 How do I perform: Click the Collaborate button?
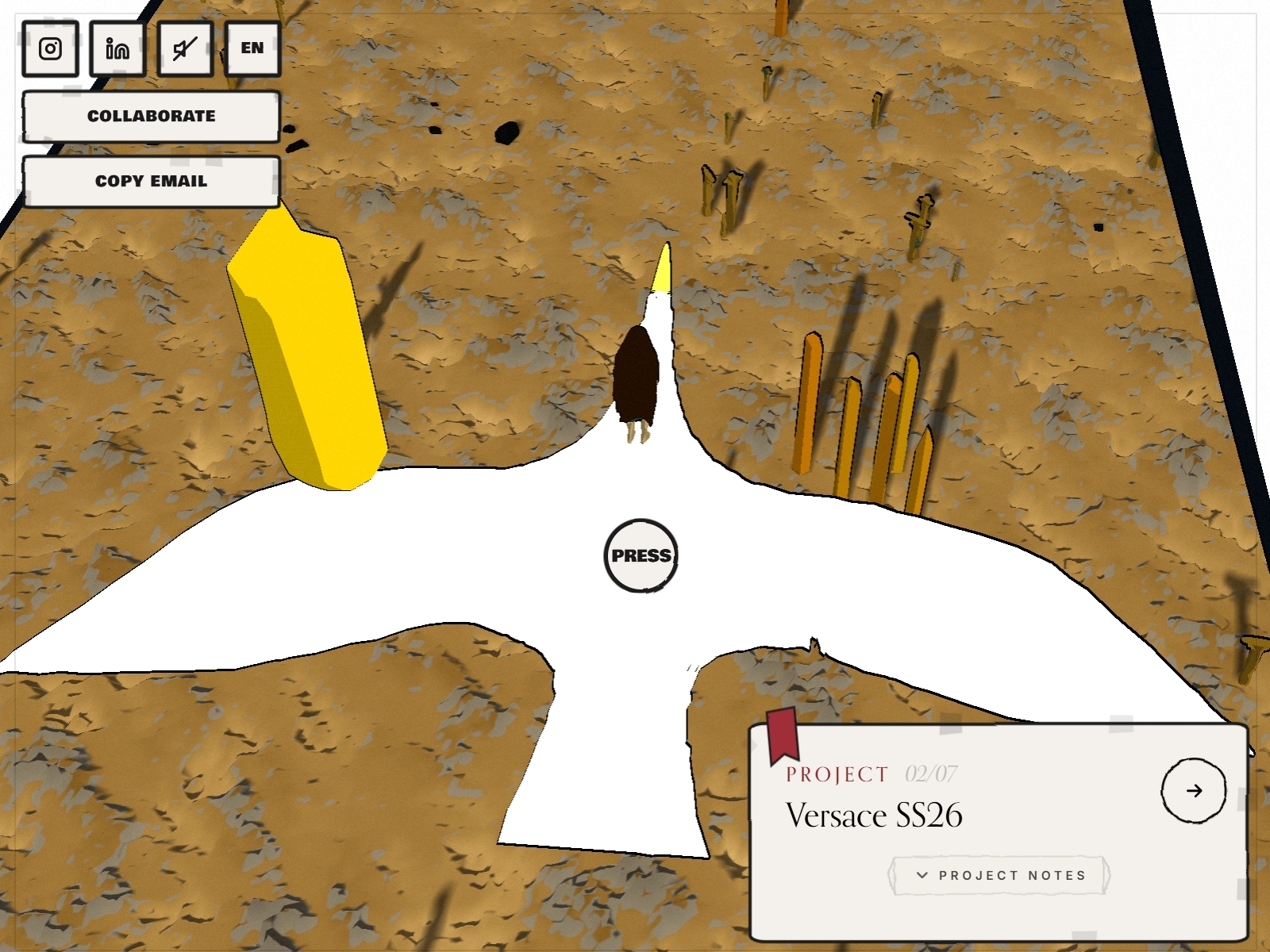click(x=151, y=117)
